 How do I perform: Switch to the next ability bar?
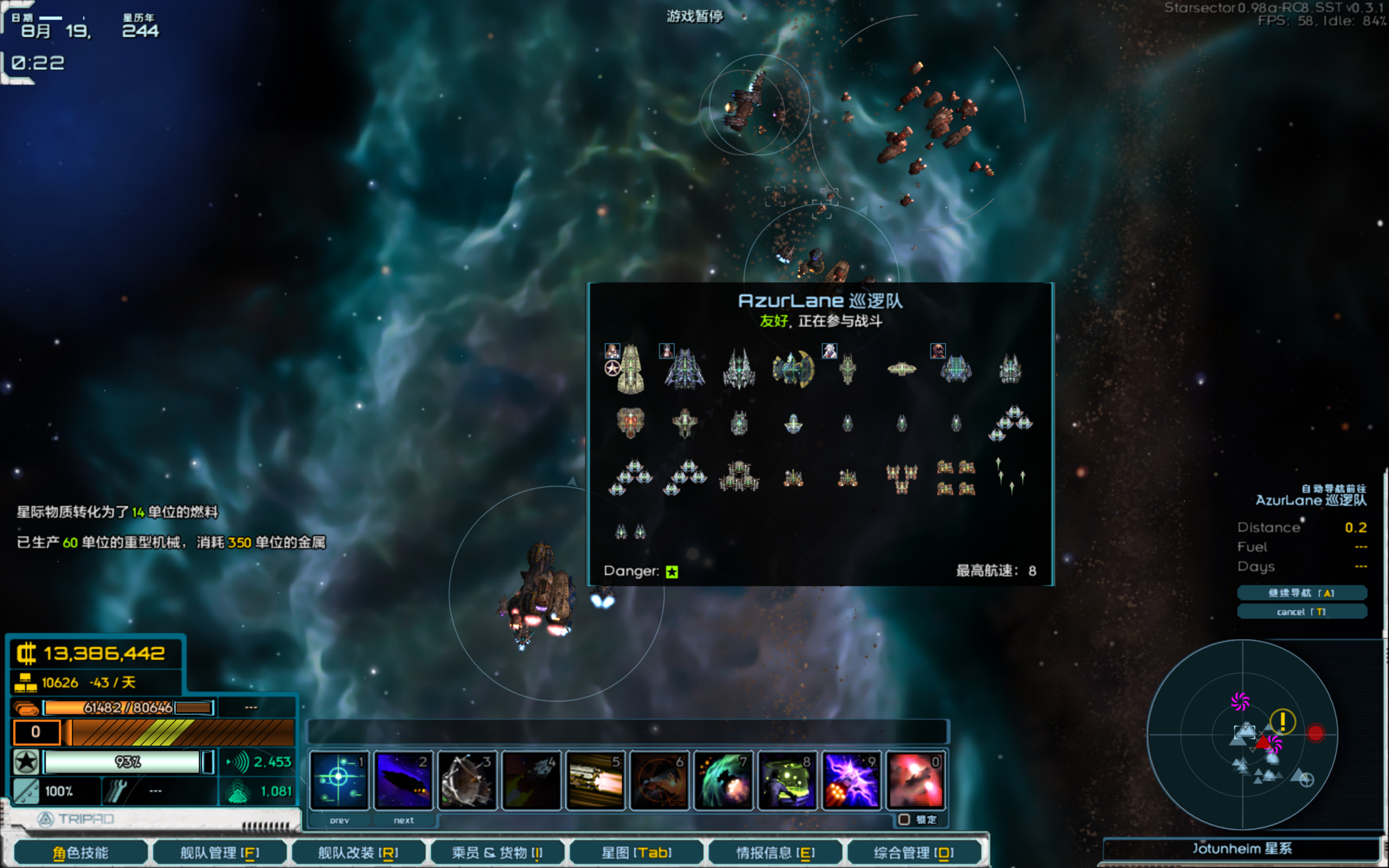[404, 820]
